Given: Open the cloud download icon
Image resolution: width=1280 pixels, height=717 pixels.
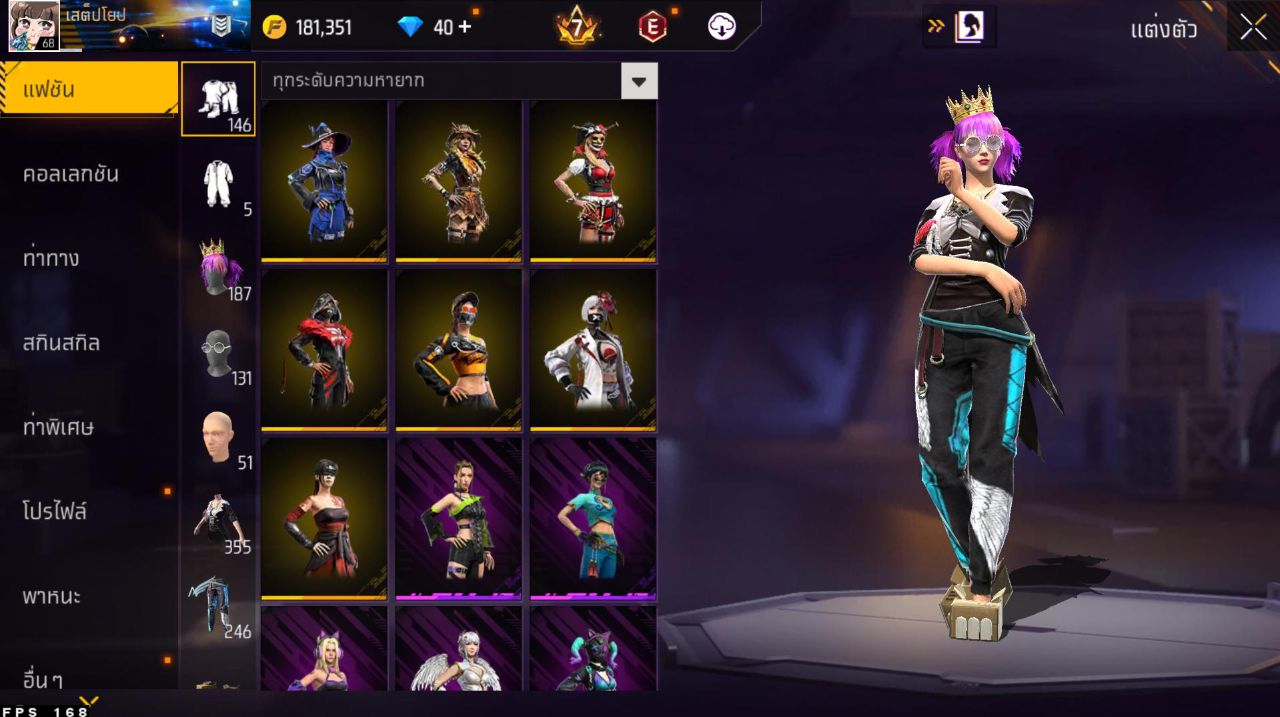Looking at the screenshot, I should click(722, 27).
